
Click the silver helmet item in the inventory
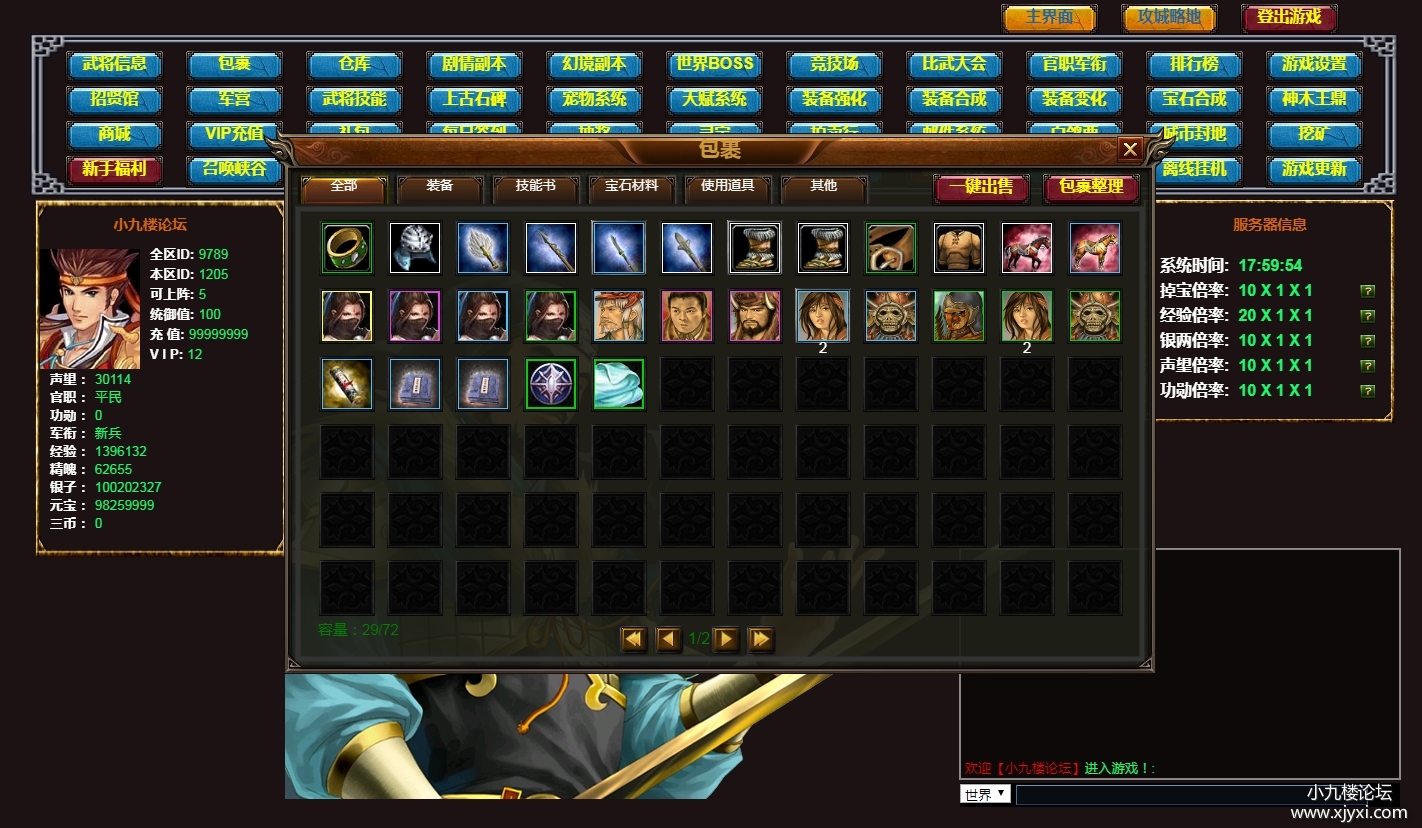[415, 248]
